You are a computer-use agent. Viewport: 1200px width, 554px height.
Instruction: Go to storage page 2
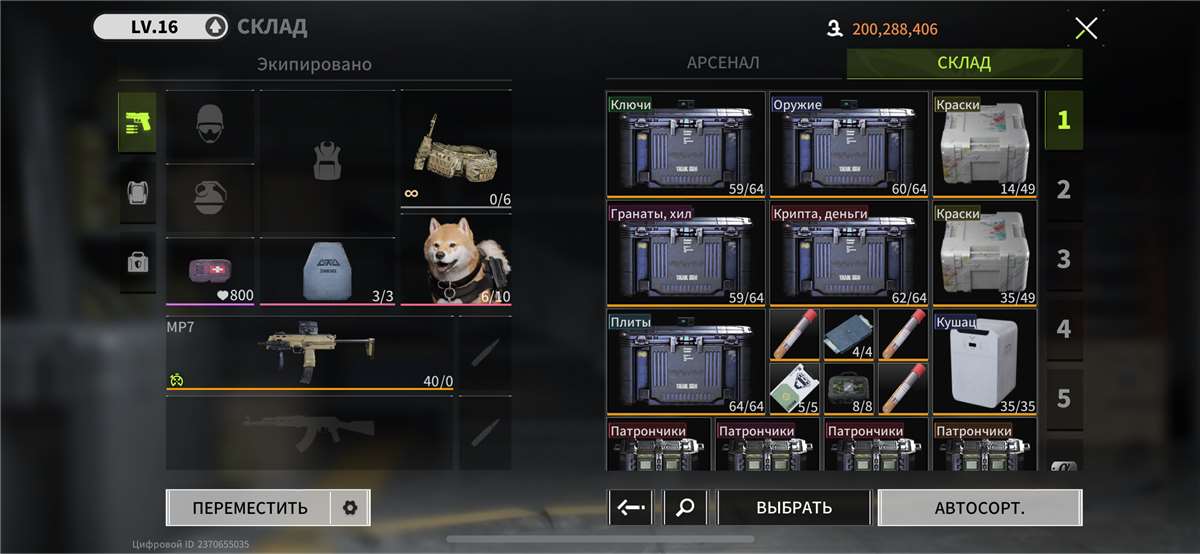pyautogui.click(x=1063, y=189)
